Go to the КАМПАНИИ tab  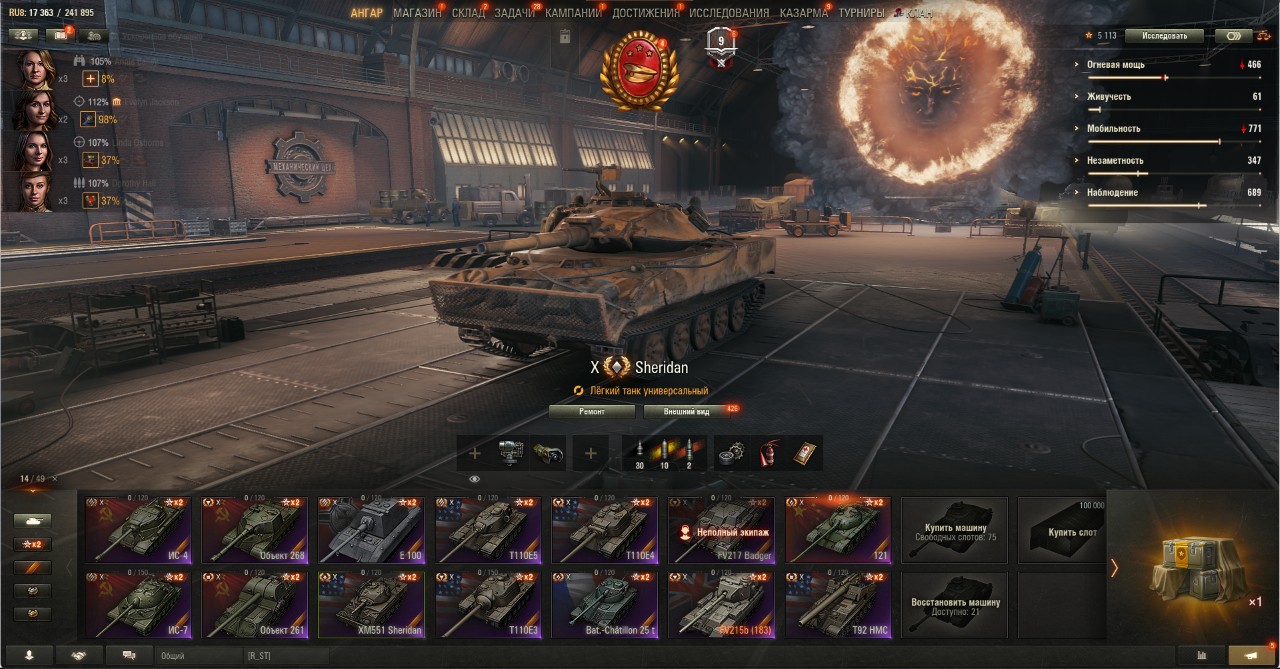click(573, 13)
